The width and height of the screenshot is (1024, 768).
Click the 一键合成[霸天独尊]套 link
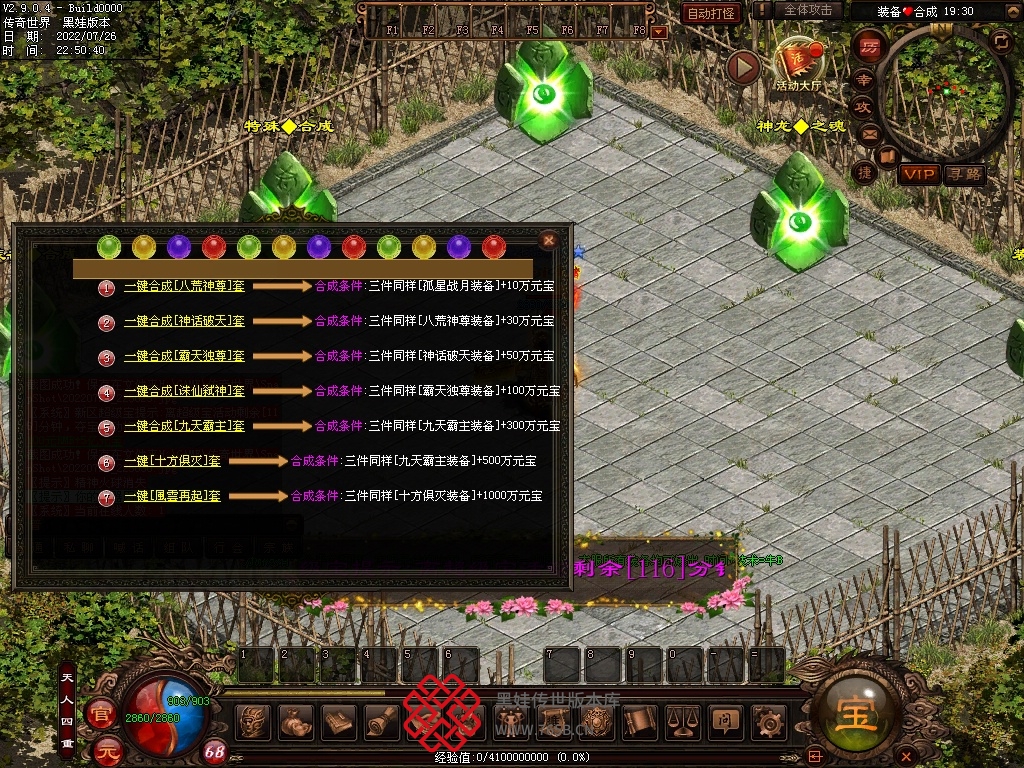(184, 356)
